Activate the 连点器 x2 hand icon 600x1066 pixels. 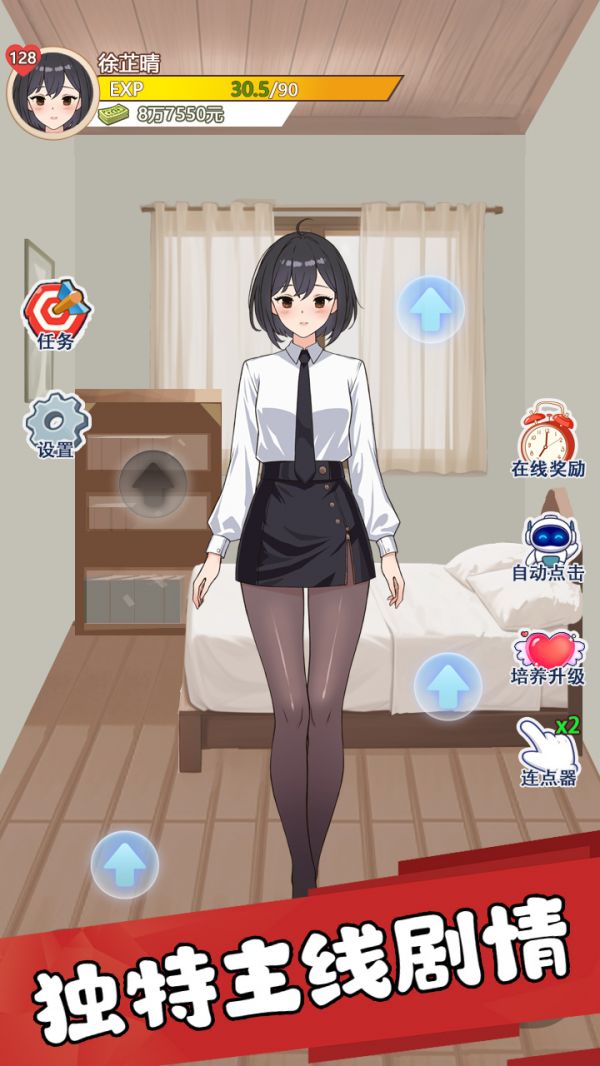tap(547, 745)
